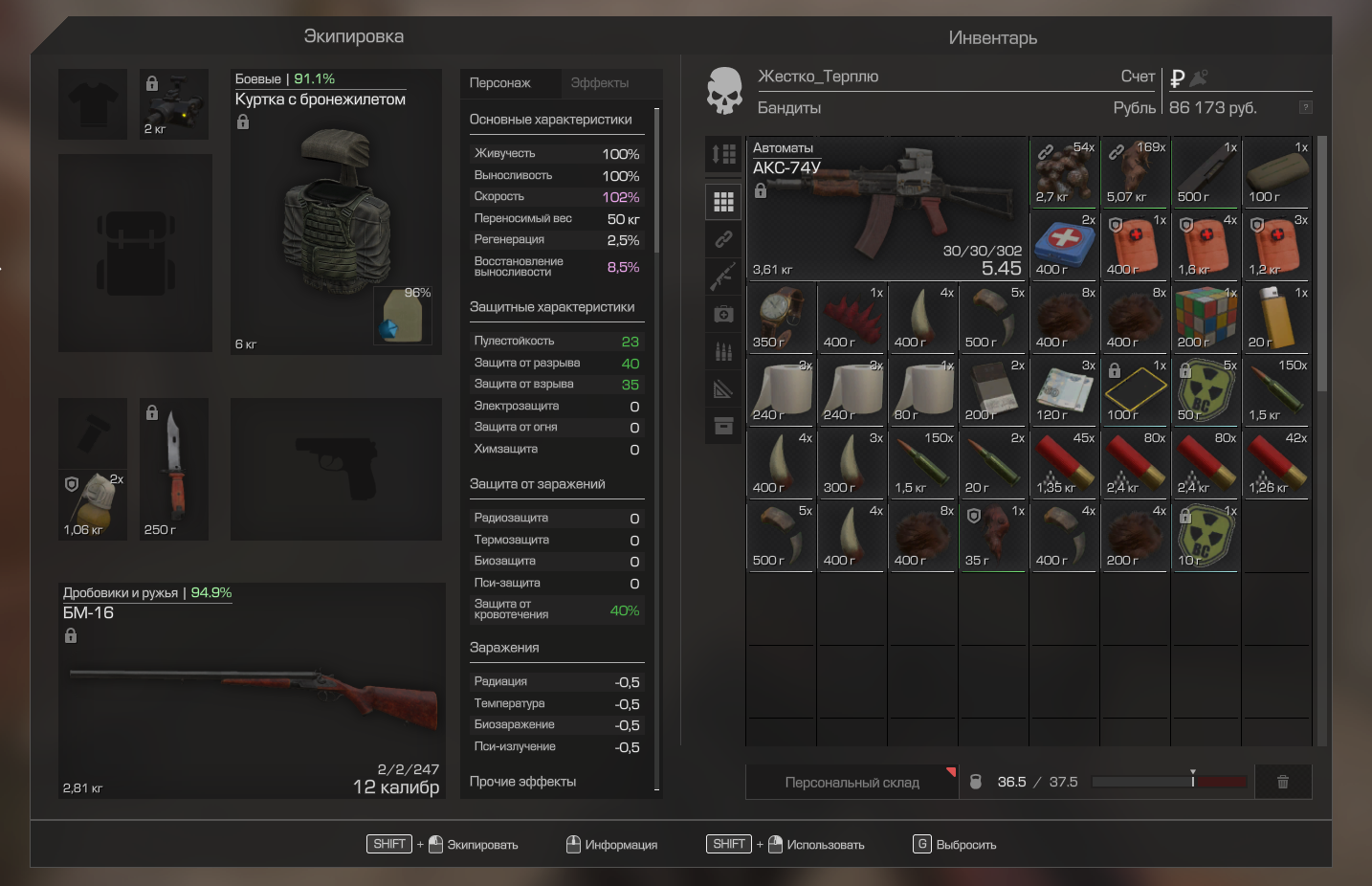Image resolution: width=1372 pixels, height=886 pixels.
Task: Switch to the Эффекты tab
Action: pos(600,83)
